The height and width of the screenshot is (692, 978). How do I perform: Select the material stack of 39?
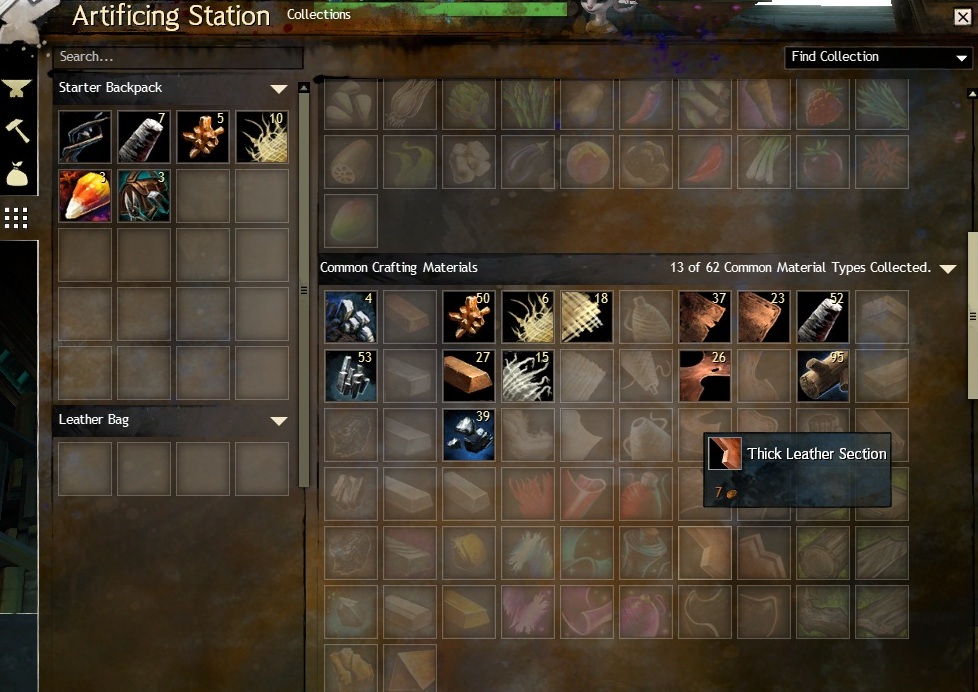(x=469, y=434)
